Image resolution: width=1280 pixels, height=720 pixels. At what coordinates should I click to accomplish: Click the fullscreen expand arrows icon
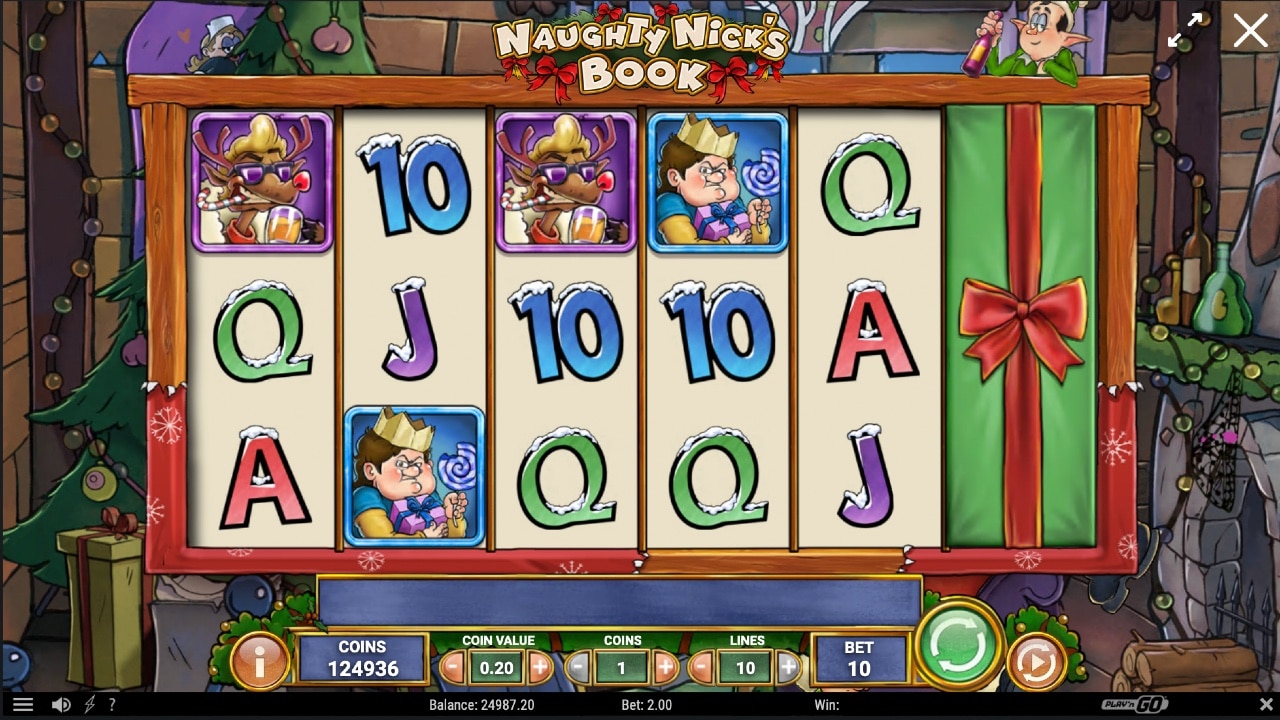point(1186,30)
